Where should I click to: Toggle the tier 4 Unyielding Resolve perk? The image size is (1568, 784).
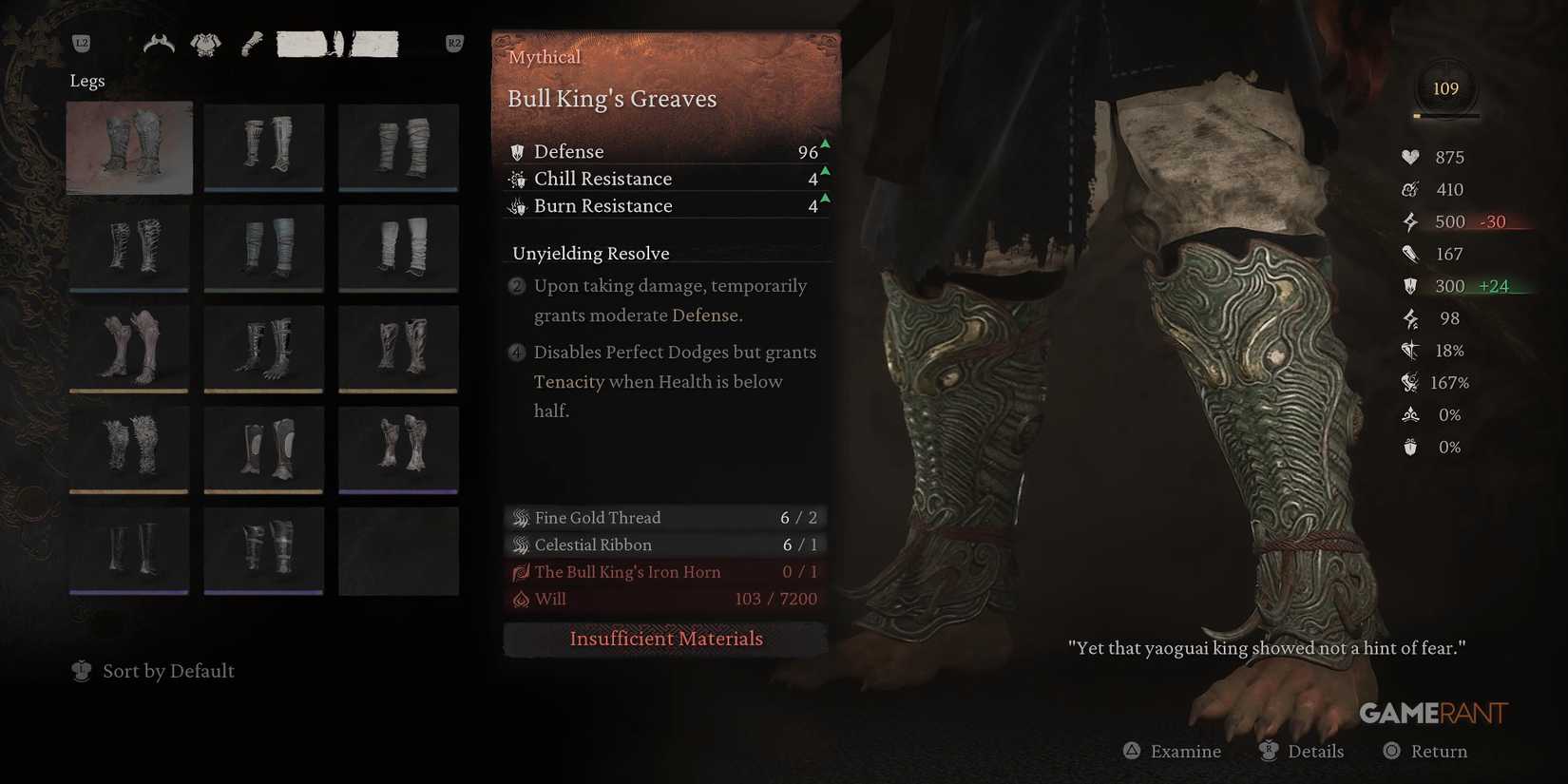pos(516,352)
